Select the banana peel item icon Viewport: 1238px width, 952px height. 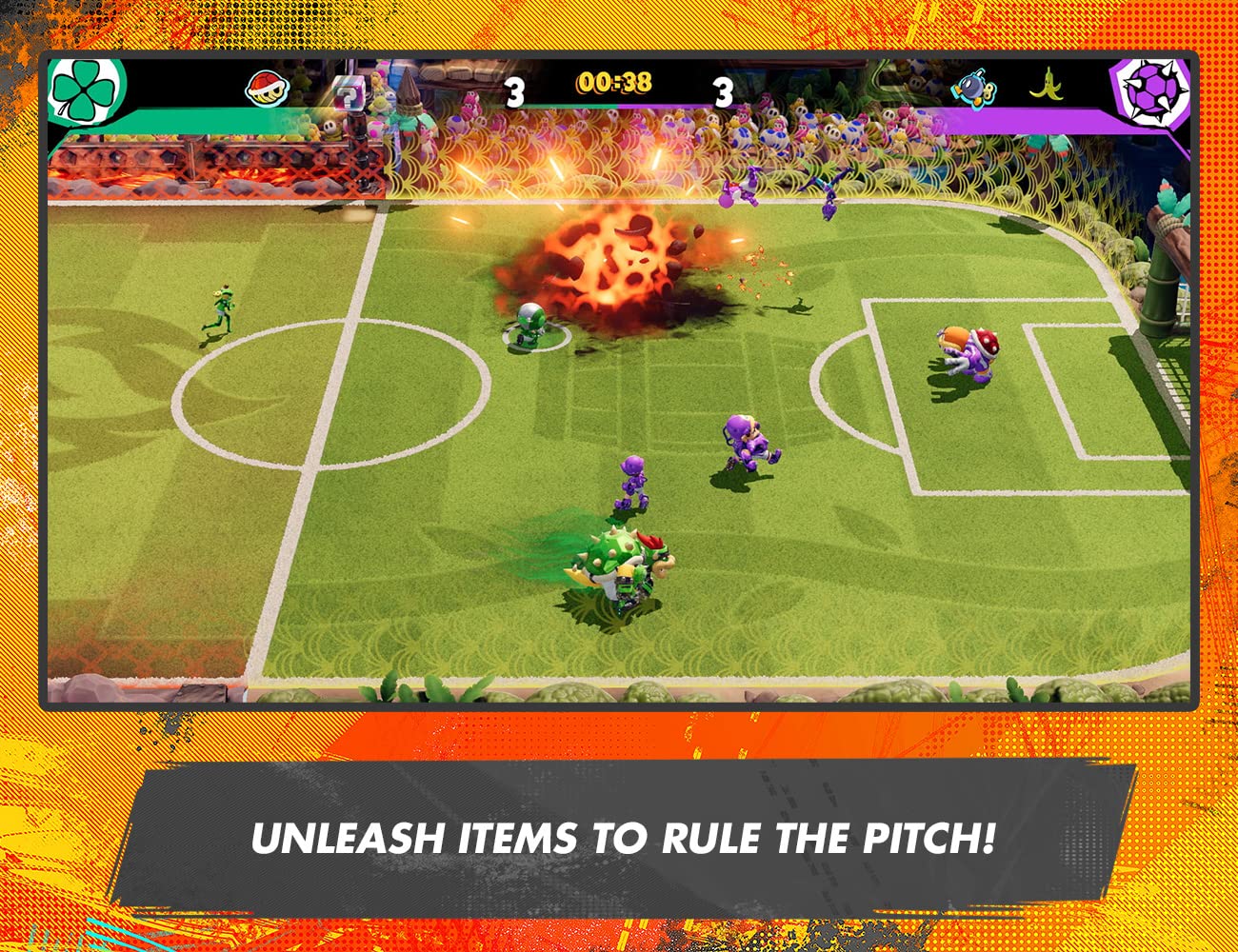click(x=1048, y=85)
